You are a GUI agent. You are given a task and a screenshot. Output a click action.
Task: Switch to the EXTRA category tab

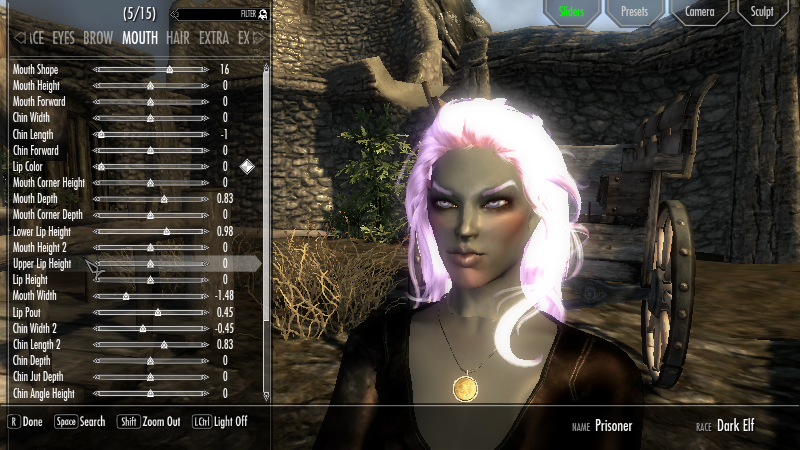214,38
